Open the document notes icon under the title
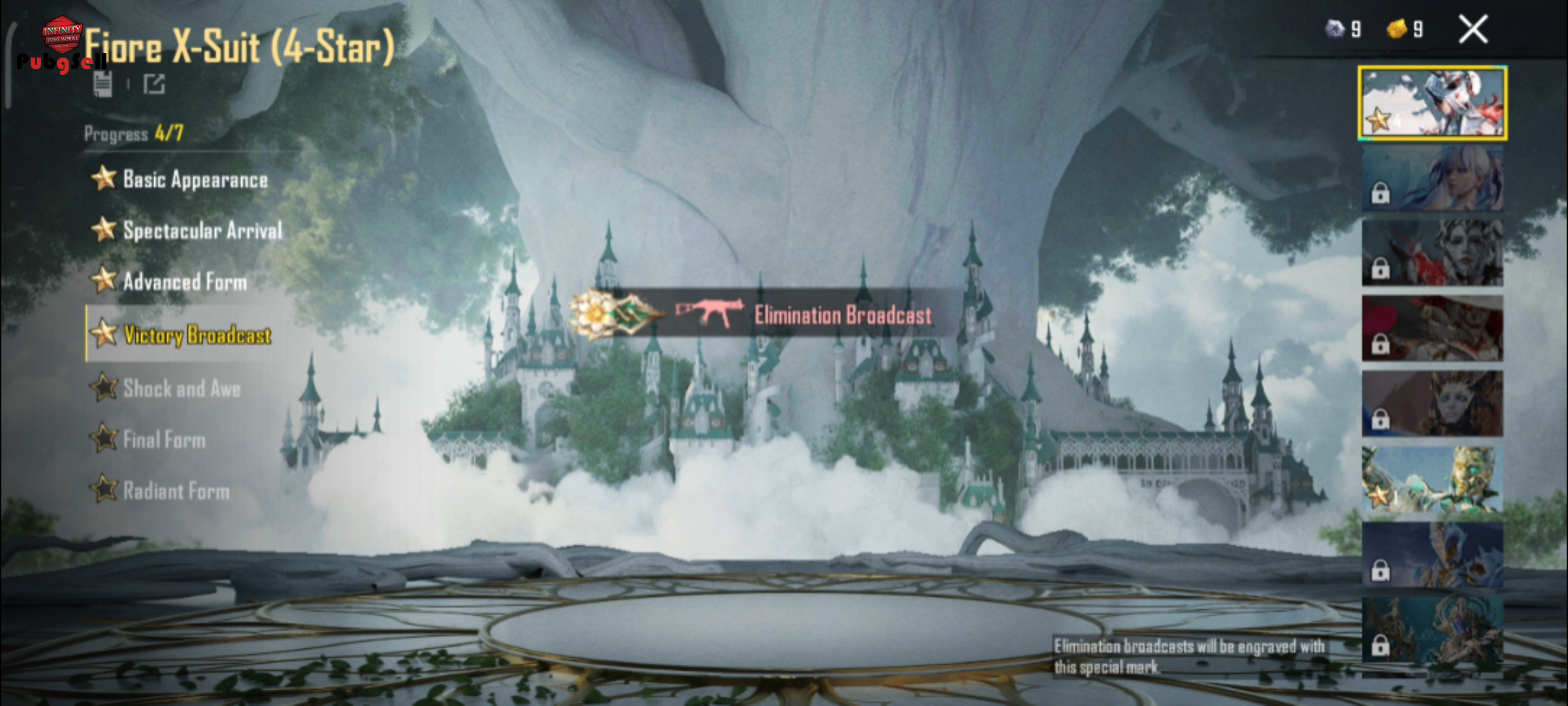This screenshot has width=1568, height=706. tap(103, 84)
